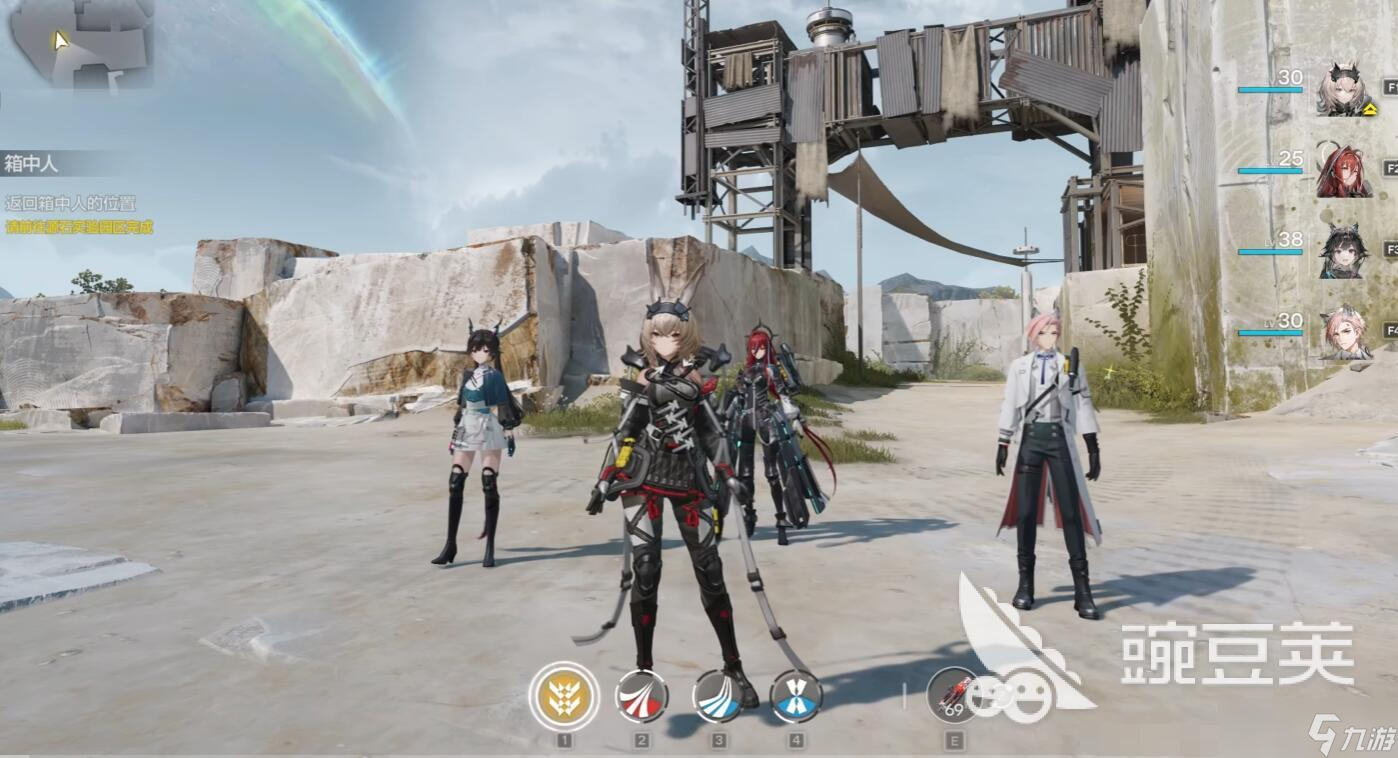Activate the blue hourglass-shaped skill

pos(796,696)
